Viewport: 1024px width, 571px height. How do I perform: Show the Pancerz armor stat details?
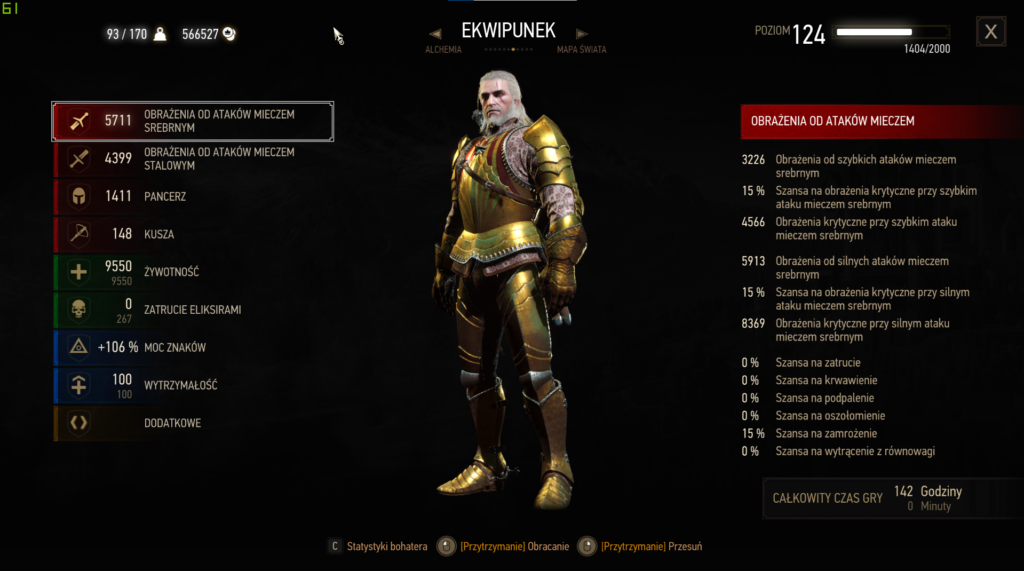[x=192, y=196]
